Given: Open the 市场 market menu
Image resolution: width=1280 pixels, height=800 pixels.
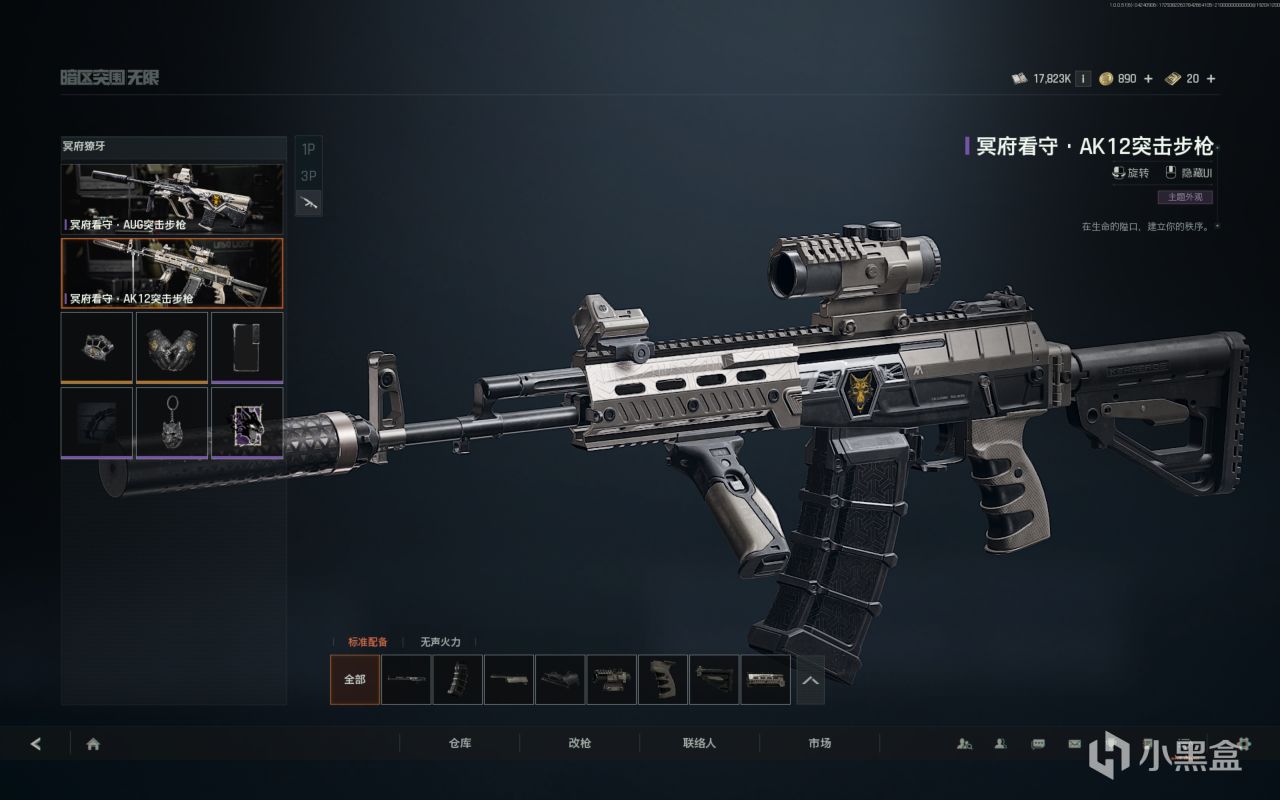Looking at the screenshot, I should (x=820, y=744).
